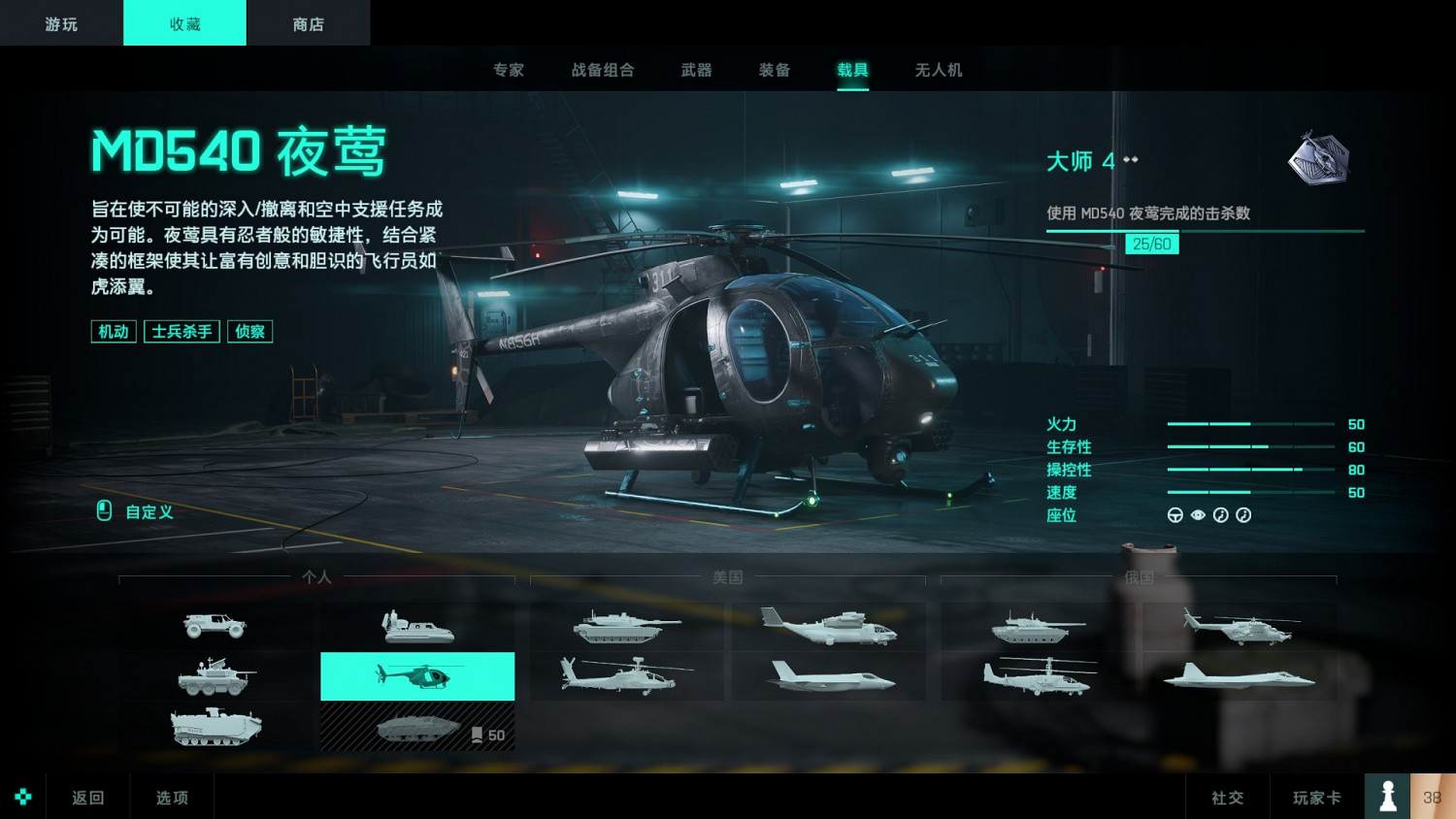This screenshot has width=1456, height=819.
Task: Click the game logo icon in bottom-left corner
Action: pyautogui.click(x=23, y=796)
